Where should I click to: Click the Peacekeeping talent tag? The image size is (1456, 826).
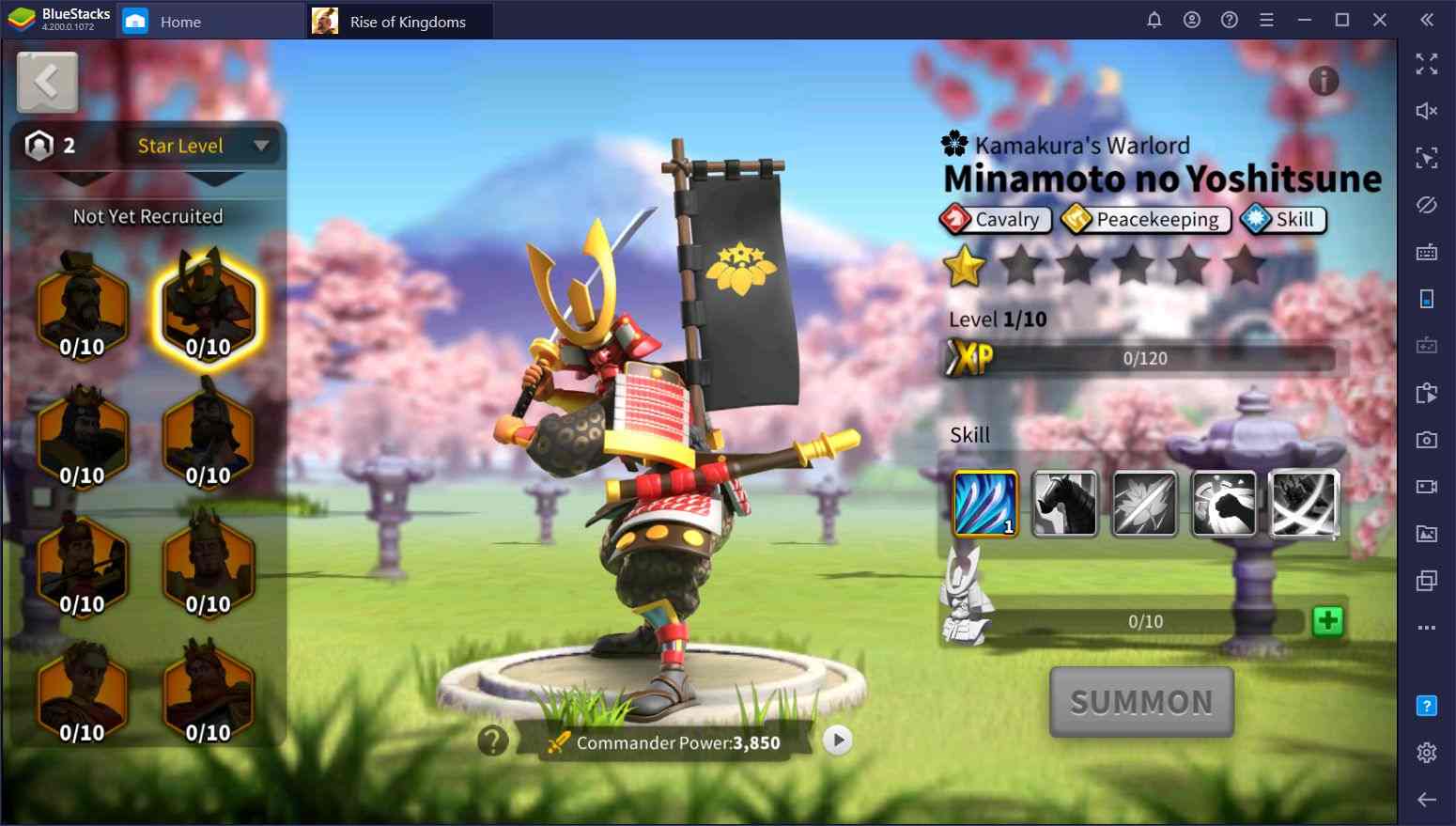pos(1145,219)
